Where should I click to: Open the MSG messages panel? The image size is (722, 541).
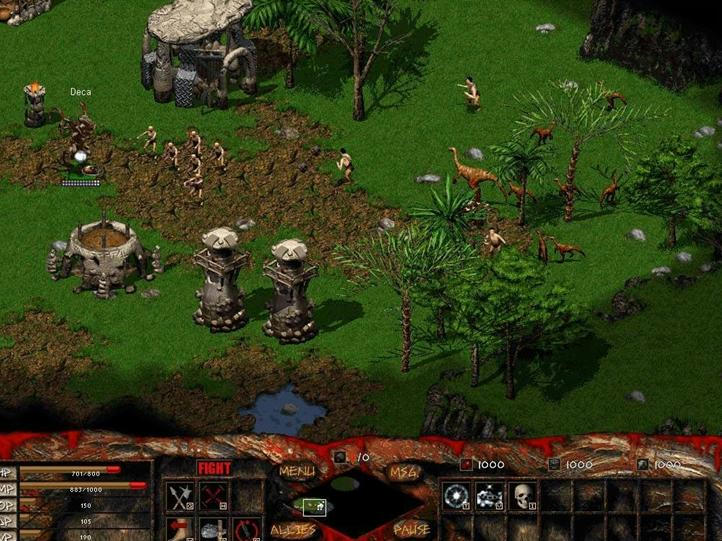click(405, 471)
